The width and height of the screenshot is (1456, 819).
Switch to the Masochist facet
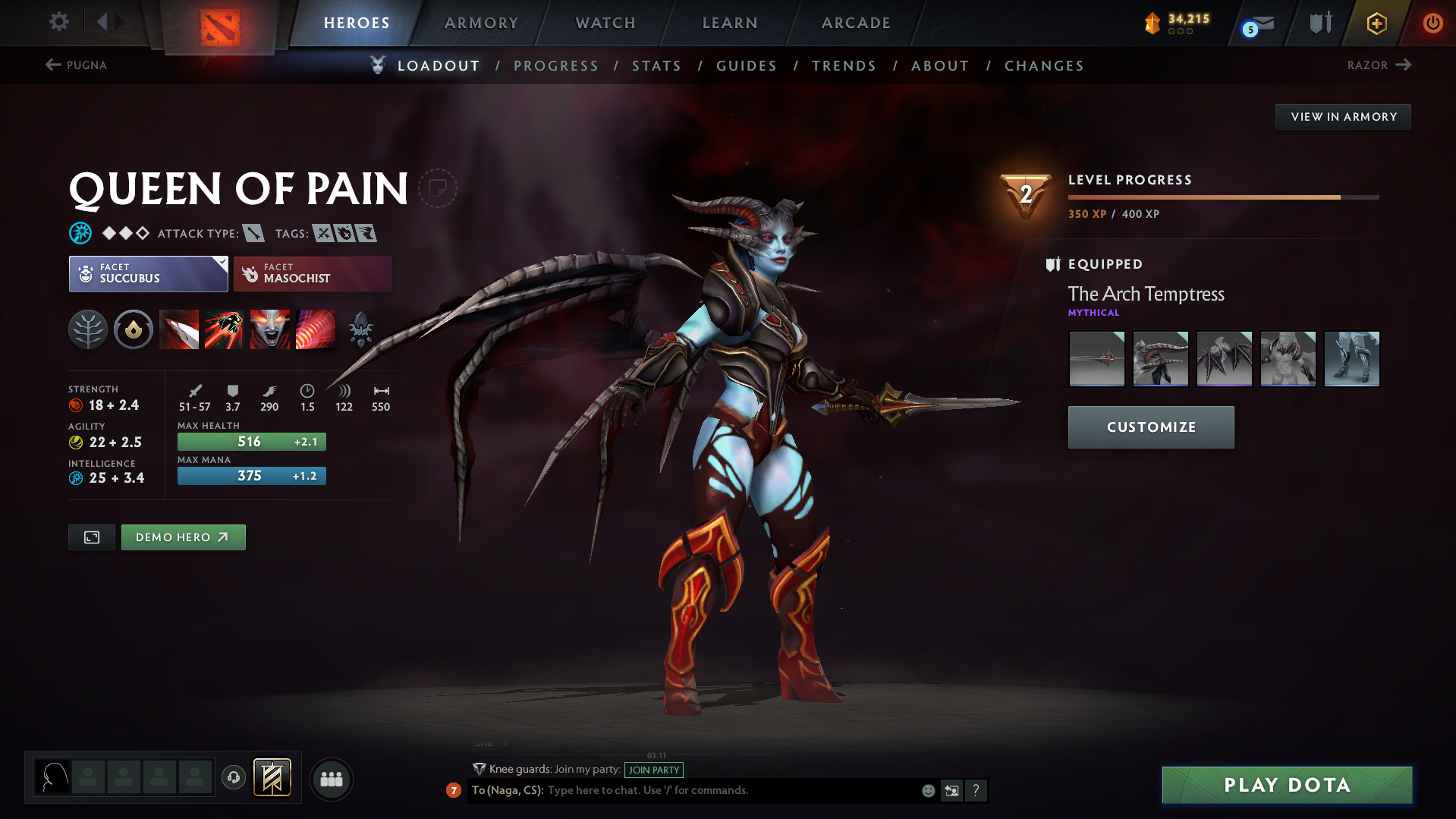pos(313,274)
